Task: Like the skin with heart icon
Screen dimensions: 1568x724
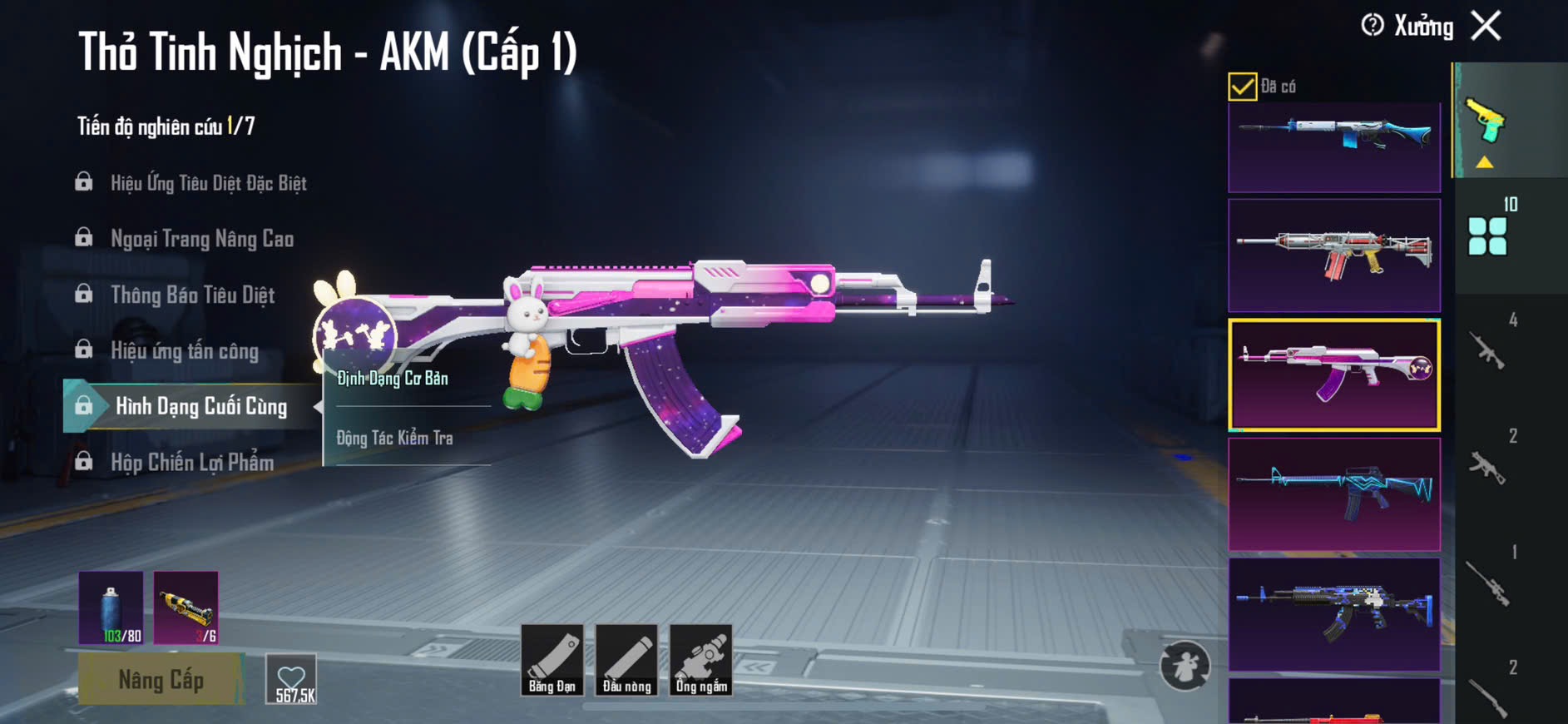Action: (291, 680)
